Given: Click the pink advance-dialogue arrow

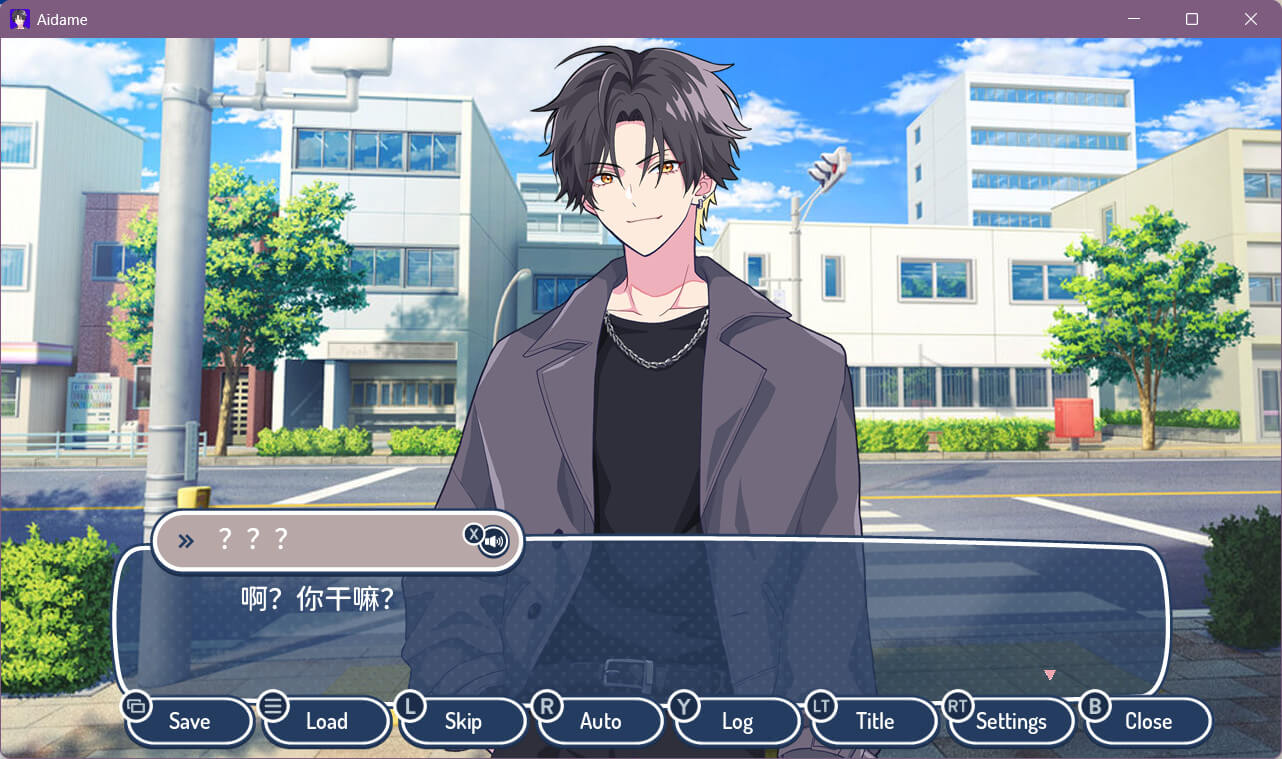Looking at the screenshot, I should coord(1050,675).
